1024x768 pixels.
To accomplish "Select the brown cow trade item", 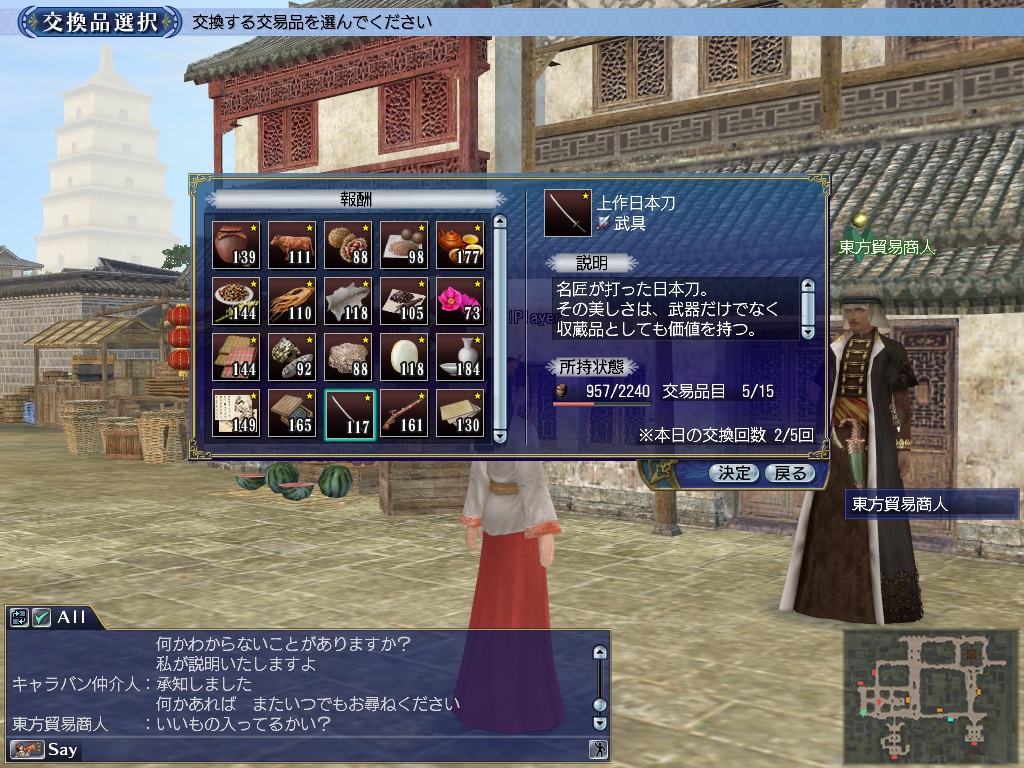I will click(292, 245).
